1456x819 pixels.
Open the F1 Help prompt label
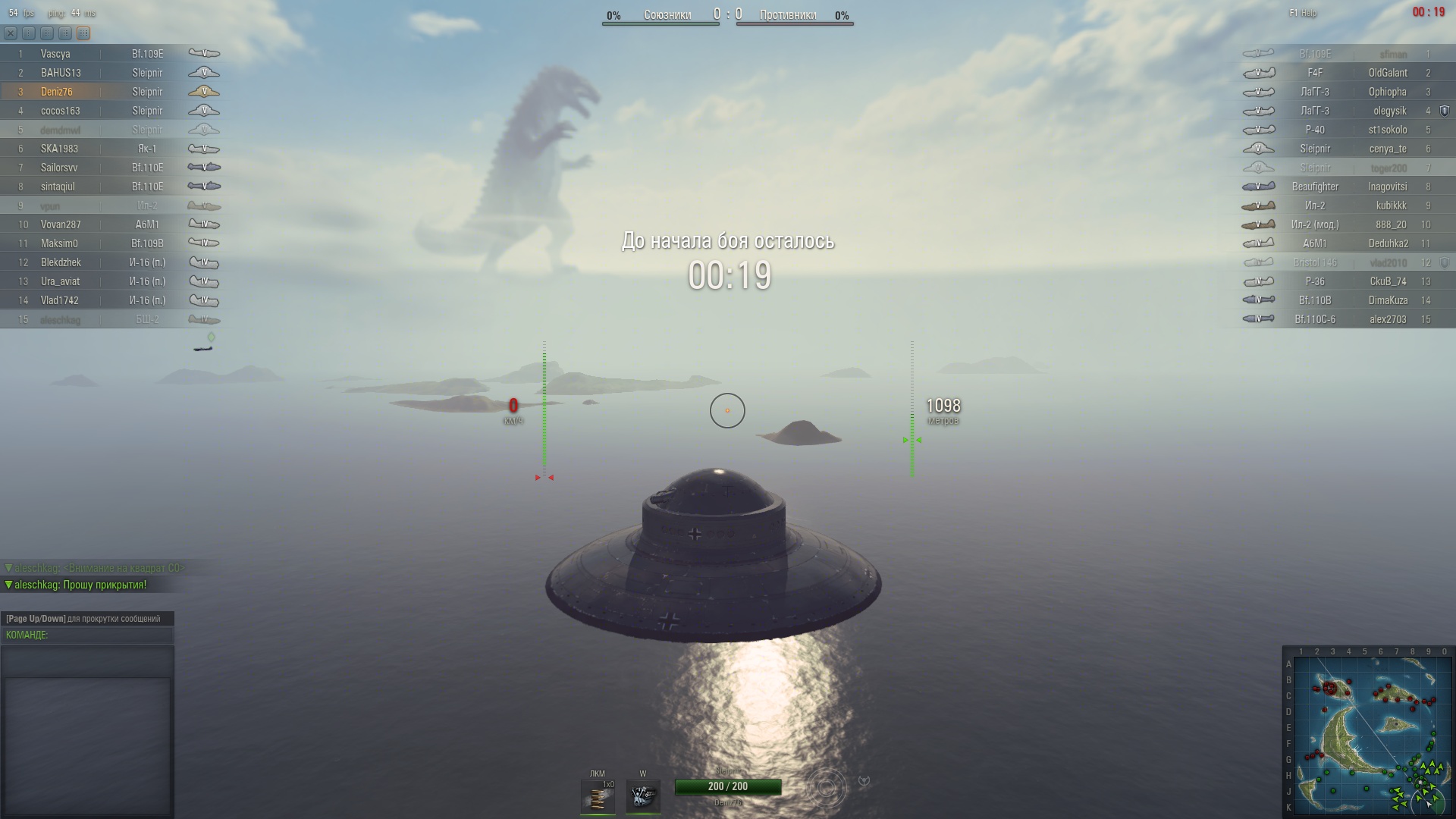point(1303,13)
